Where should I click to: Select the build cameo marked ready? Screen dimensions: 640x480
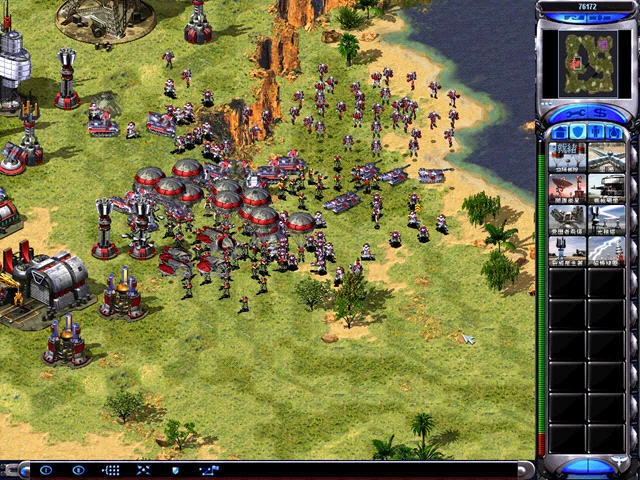pyautogui.click(x=567, y=156)
